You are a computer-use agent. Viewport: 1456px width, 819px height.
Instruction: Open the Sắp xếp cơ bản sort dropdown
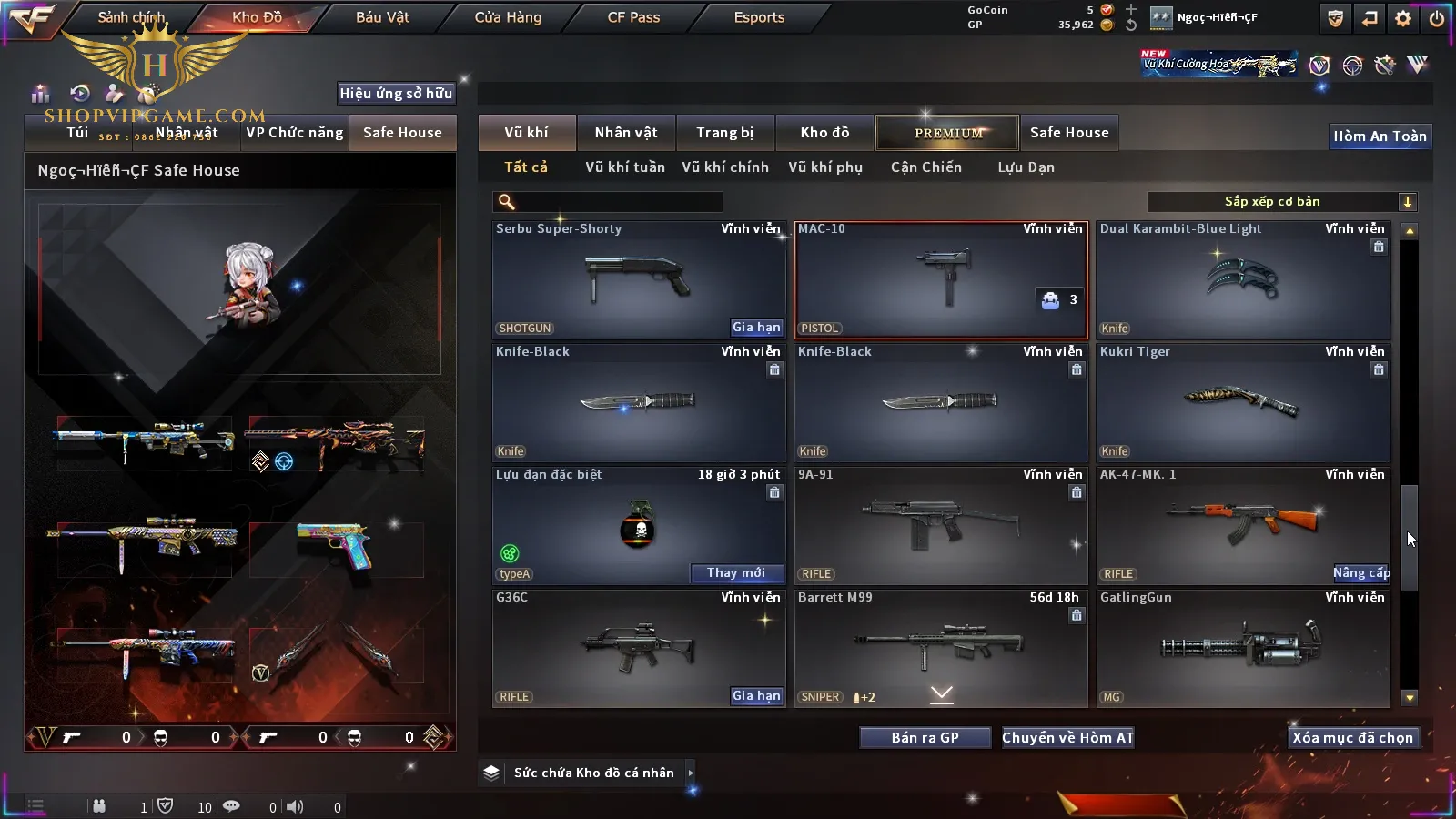(1281, 202)
